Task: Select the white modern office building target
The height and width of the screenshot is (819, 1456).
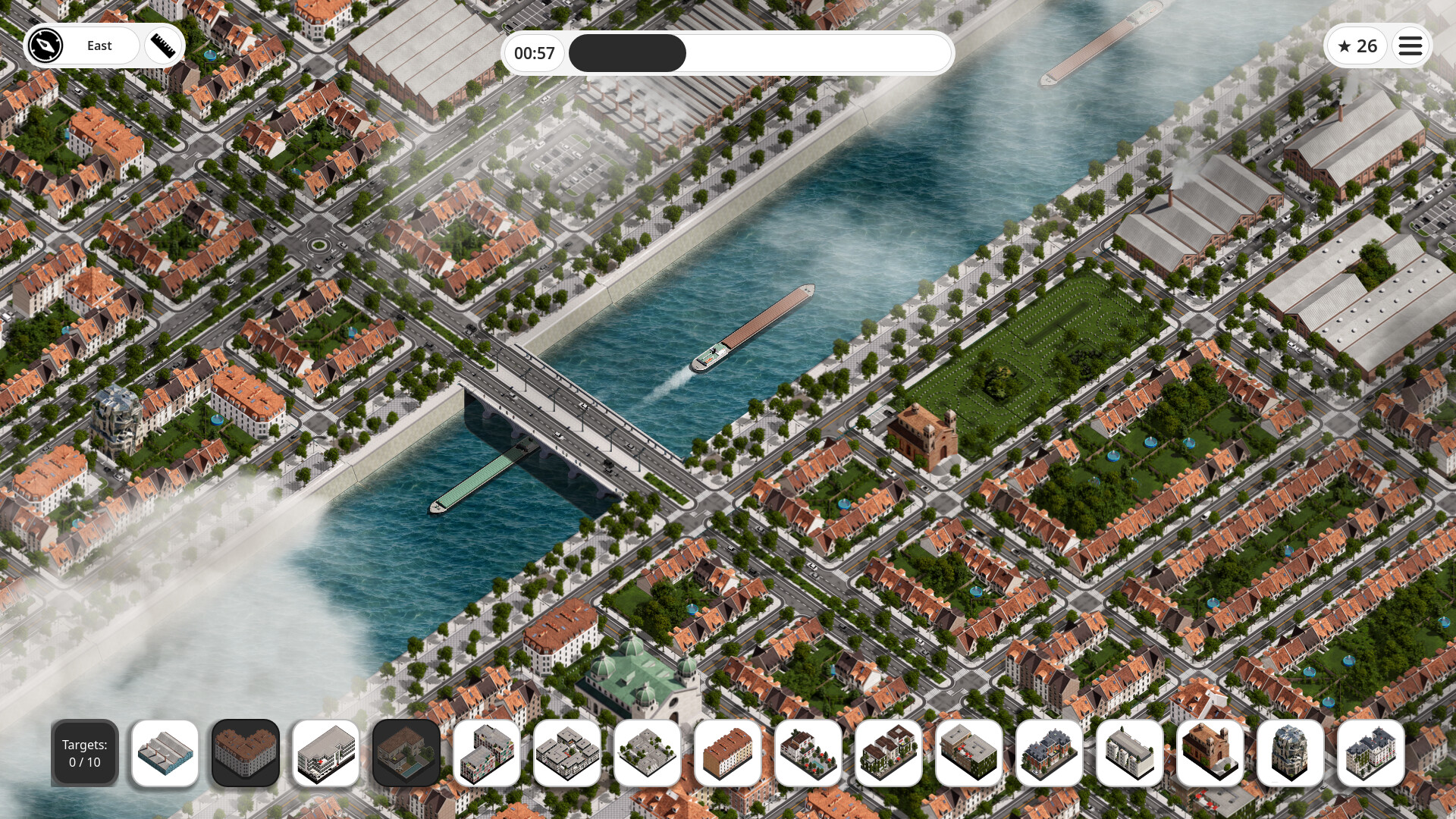Action: click(326, 753)
